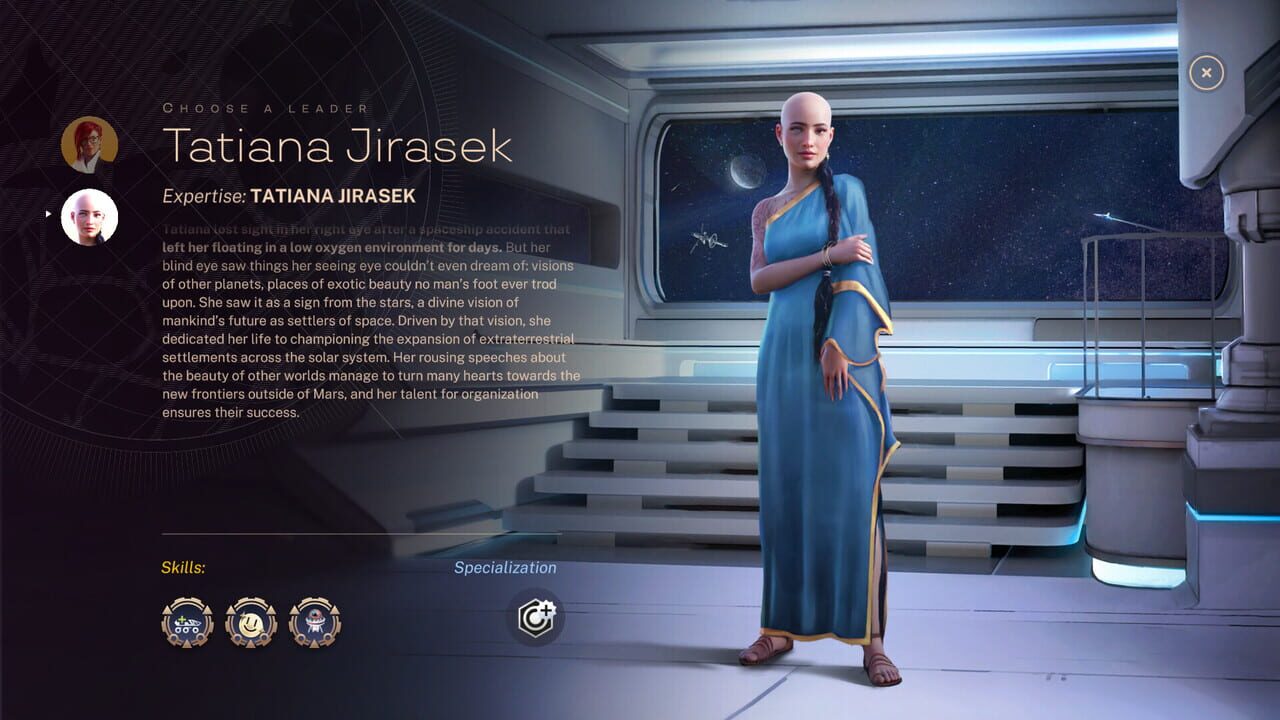1280x720 pixels.
Task: View the hexagon specialization icon
Action: tap(535, 617)
